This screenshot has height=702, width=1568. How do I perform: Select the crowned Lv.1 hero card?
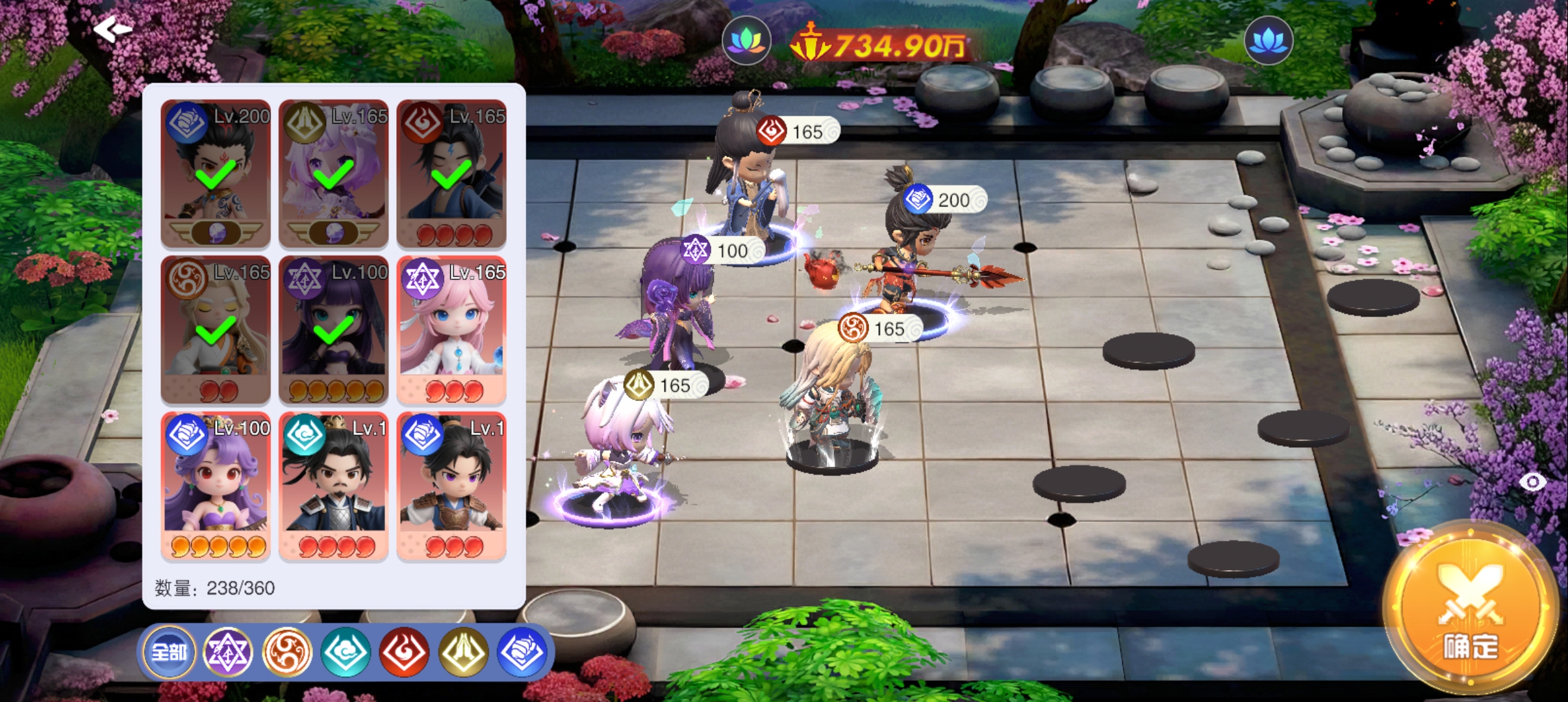pos(333,486)
